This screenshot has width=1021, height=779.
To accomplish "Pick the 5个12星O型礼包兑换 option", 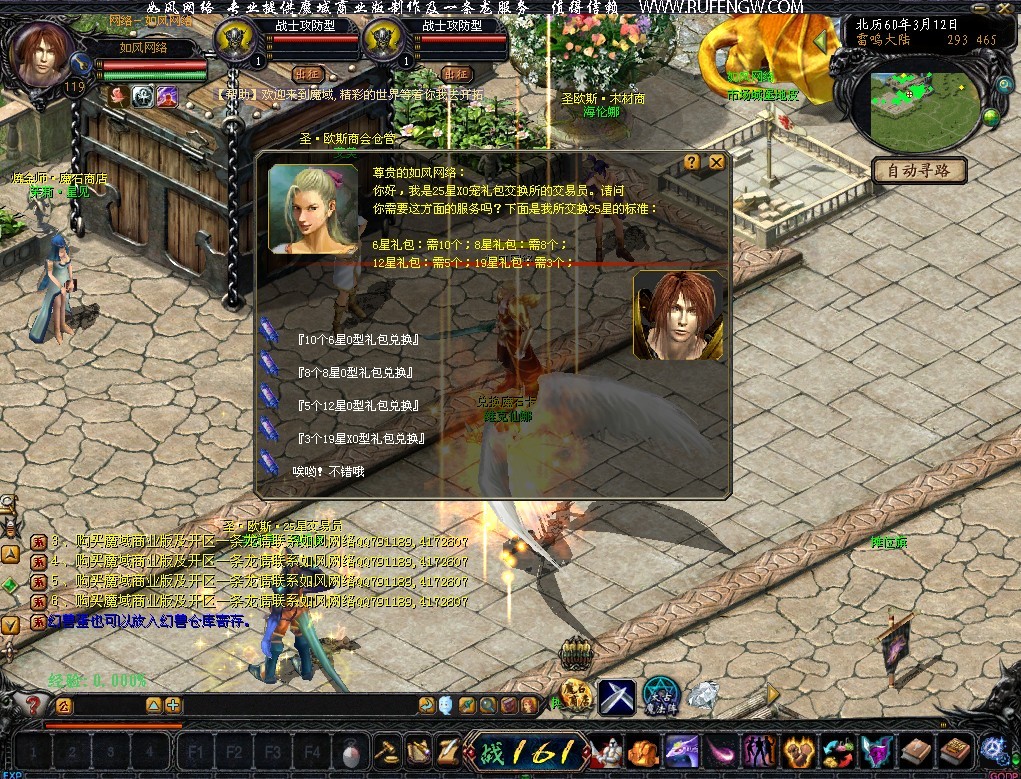I will pyautogui.click(x=358, y=405).
